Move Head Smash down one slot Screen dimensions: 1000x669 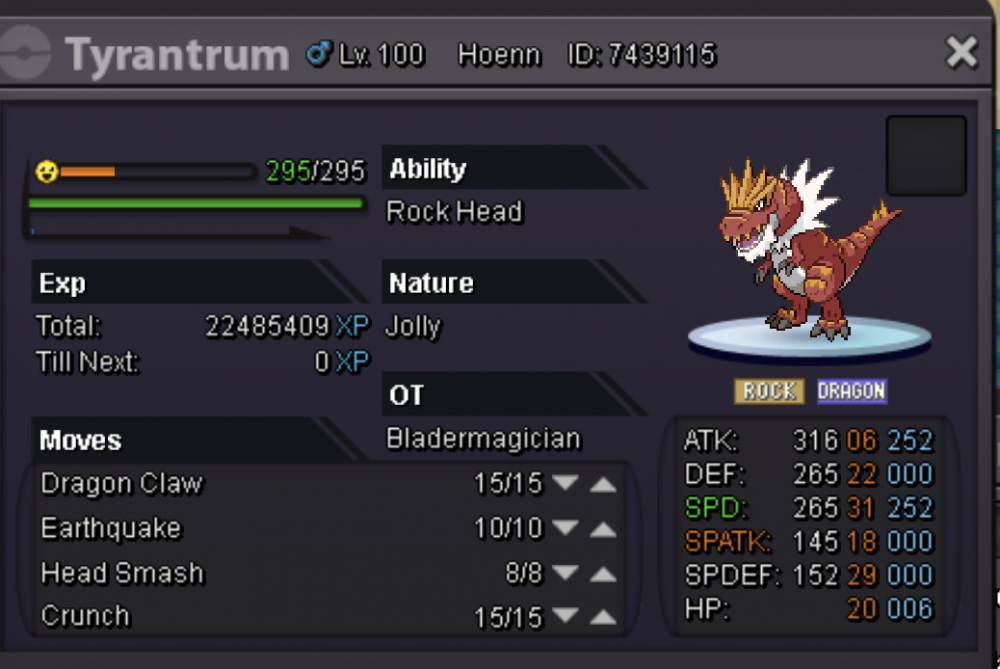coord(566,574)
